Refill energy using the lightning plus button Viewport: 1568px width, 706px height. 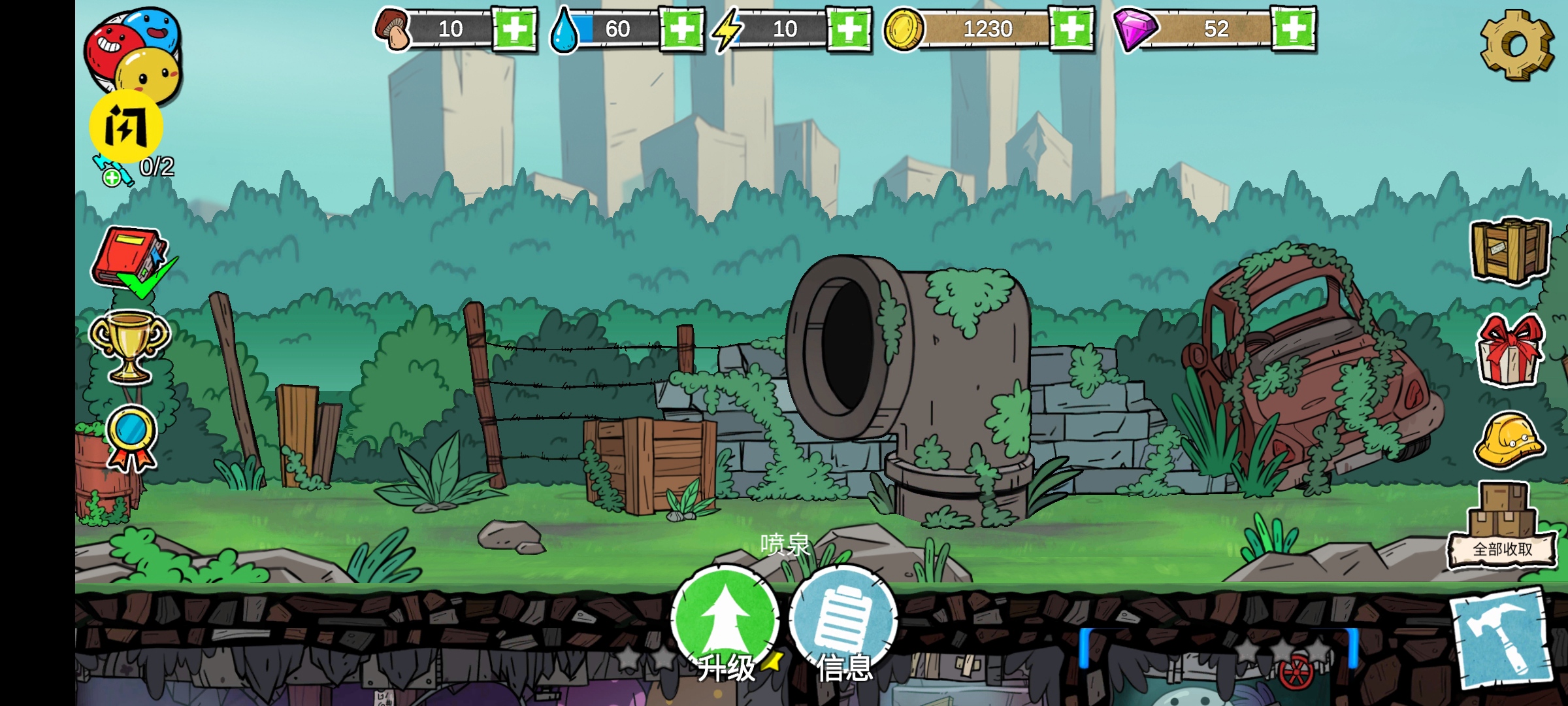pos(849,29)
